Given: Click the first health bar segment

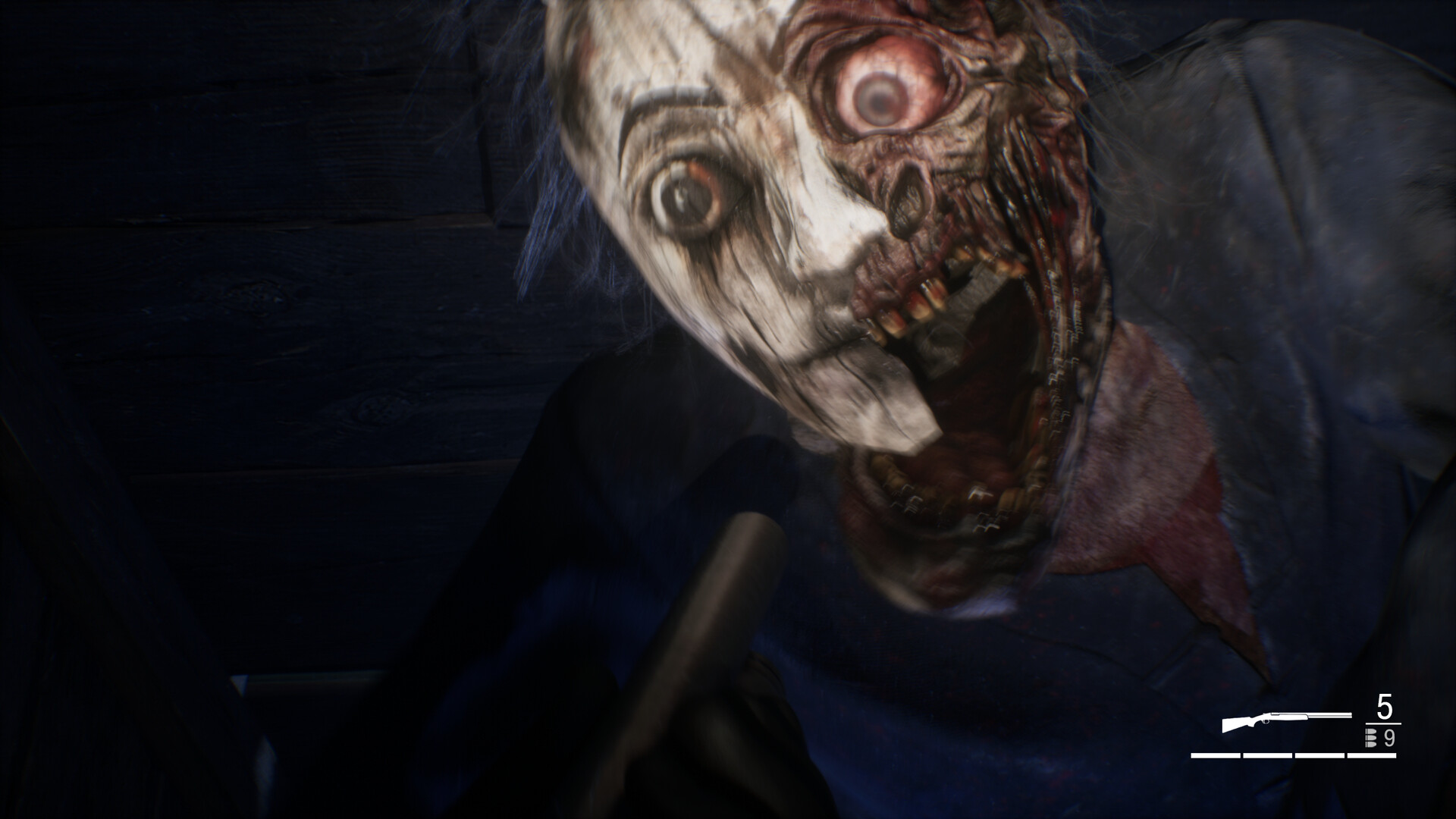Looking at the screenshot, I should pos(1215,756).
